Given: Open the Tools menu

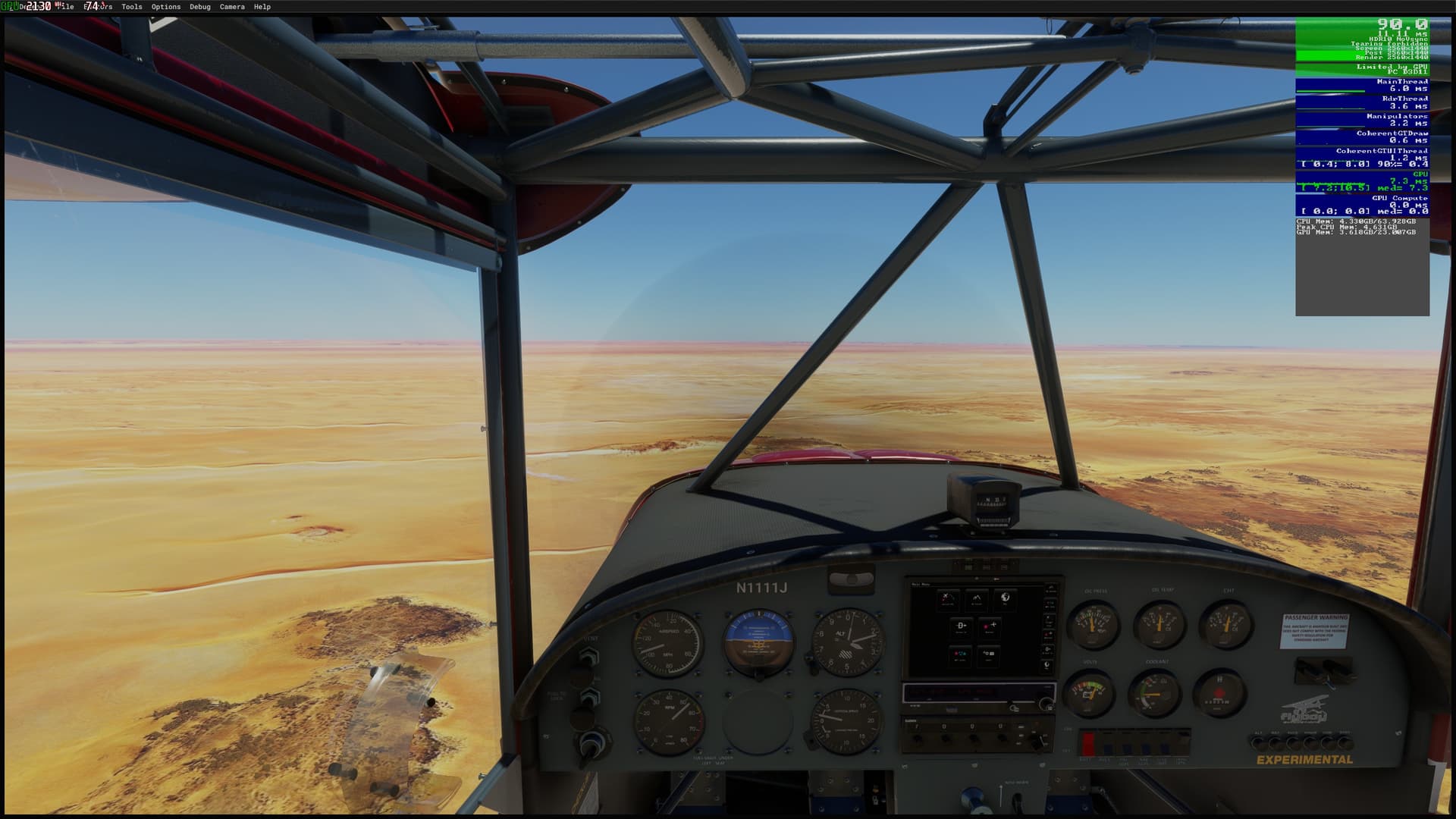Looking at the screenshot, I should pyautogui.click(x=132, y=7).
